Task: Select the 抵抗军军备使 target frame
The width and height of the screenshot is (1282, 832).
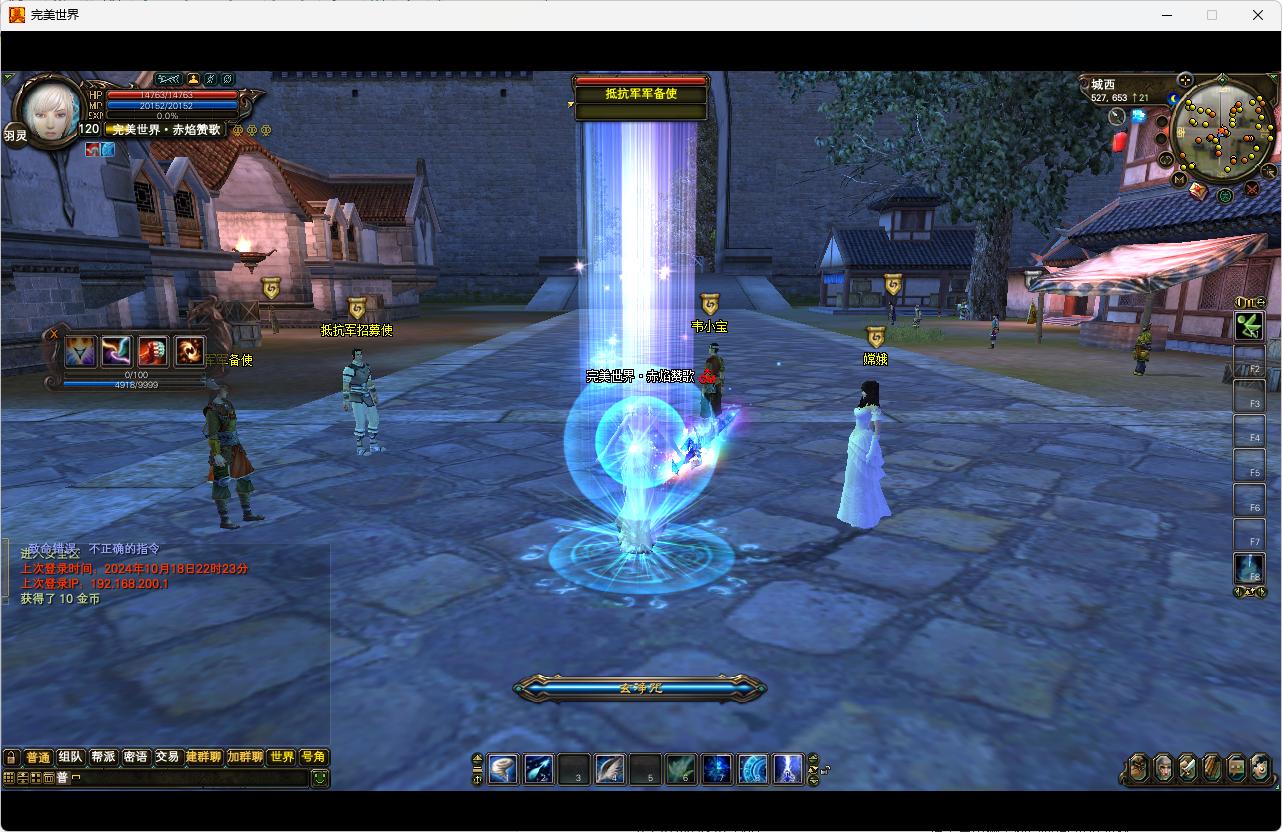Action: click(641, 94)
